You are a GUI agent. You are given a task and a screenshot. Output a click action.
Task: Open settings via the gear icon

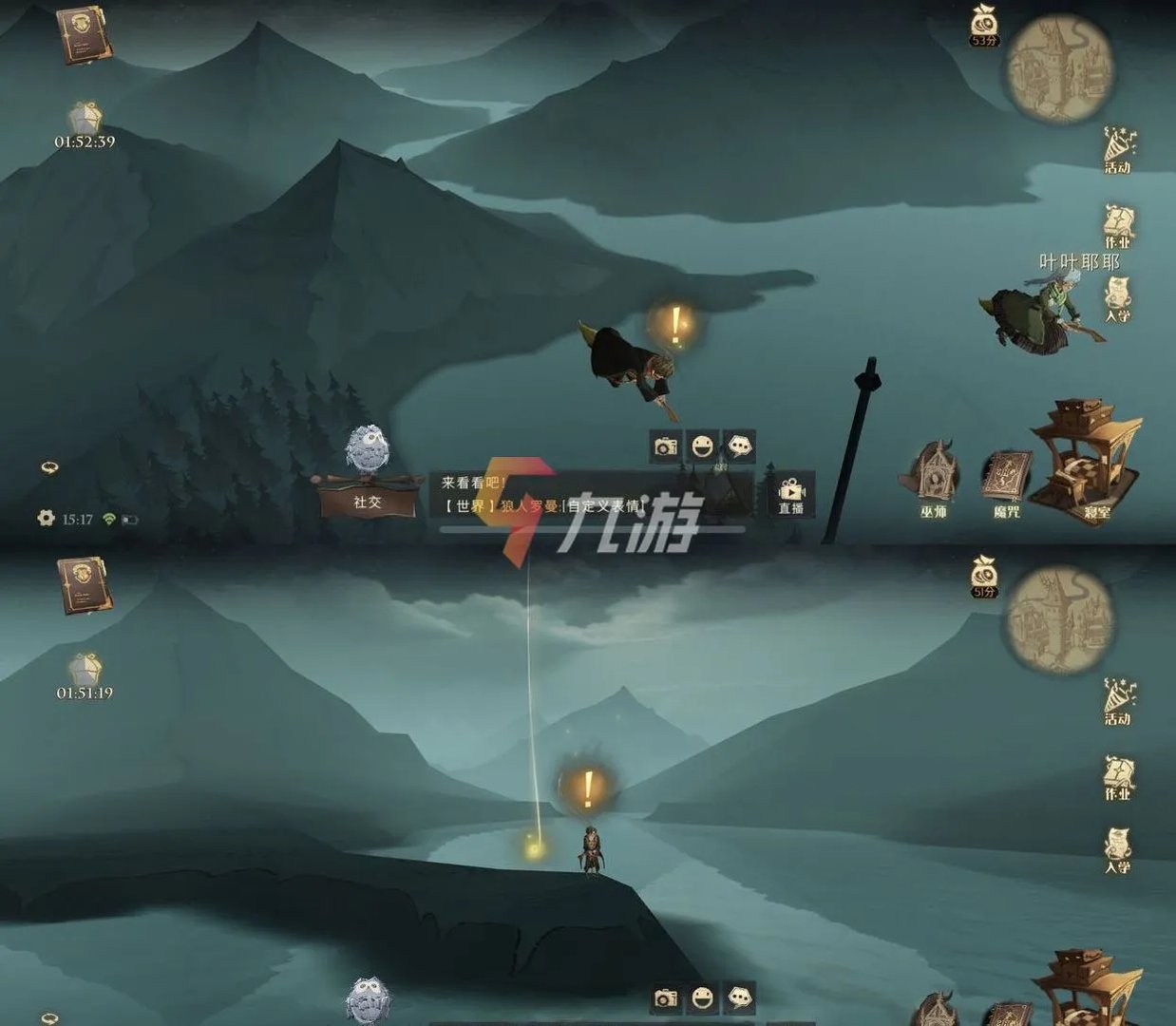[46, 518]
